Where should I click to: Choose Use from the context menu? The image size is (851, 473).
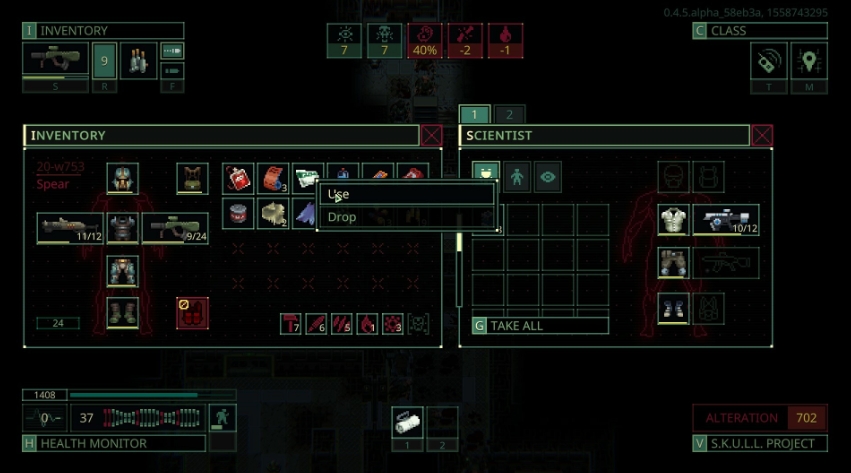pos(405,194)
